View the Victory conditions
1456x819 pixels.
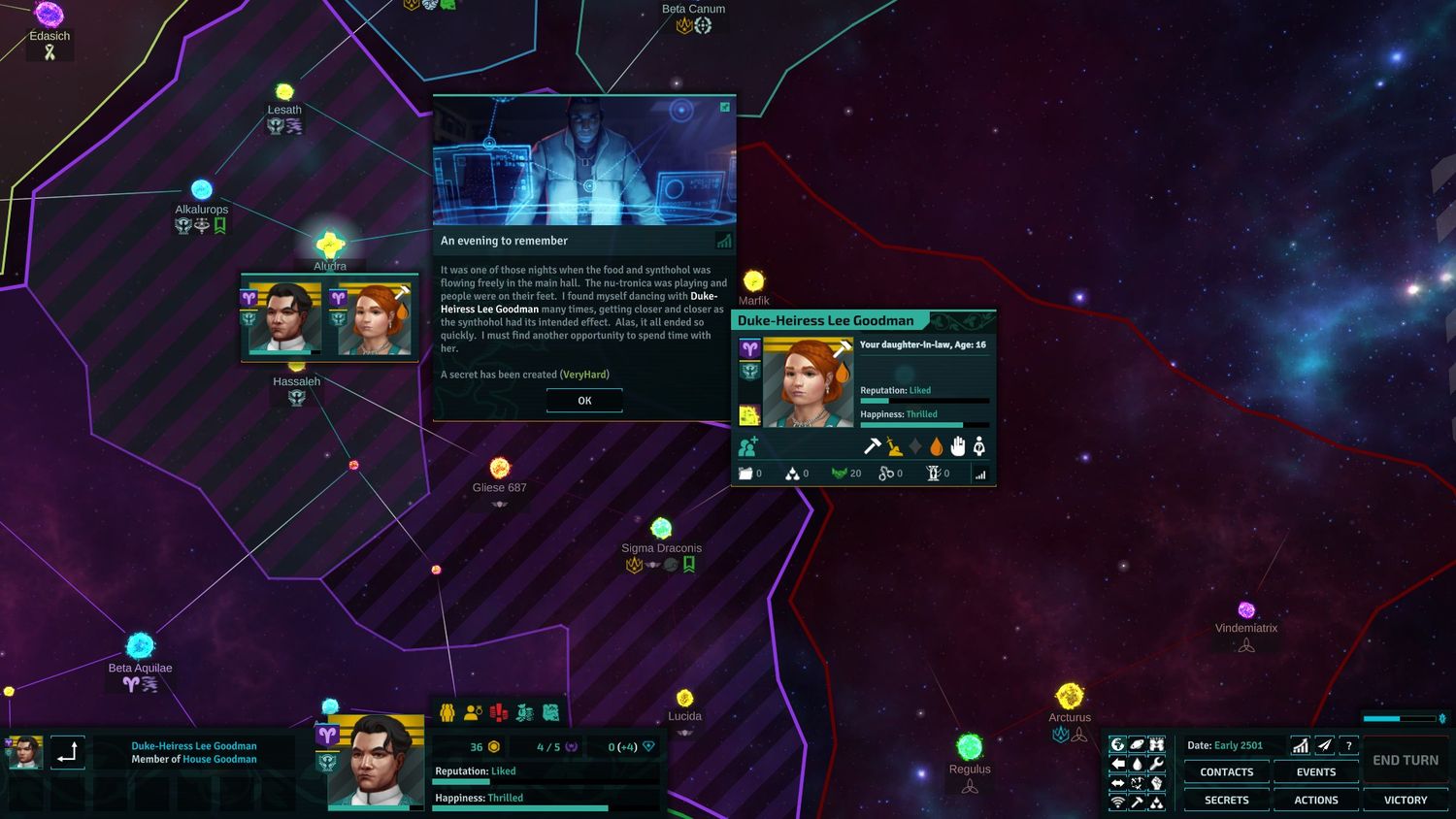tap(1405, 801)
